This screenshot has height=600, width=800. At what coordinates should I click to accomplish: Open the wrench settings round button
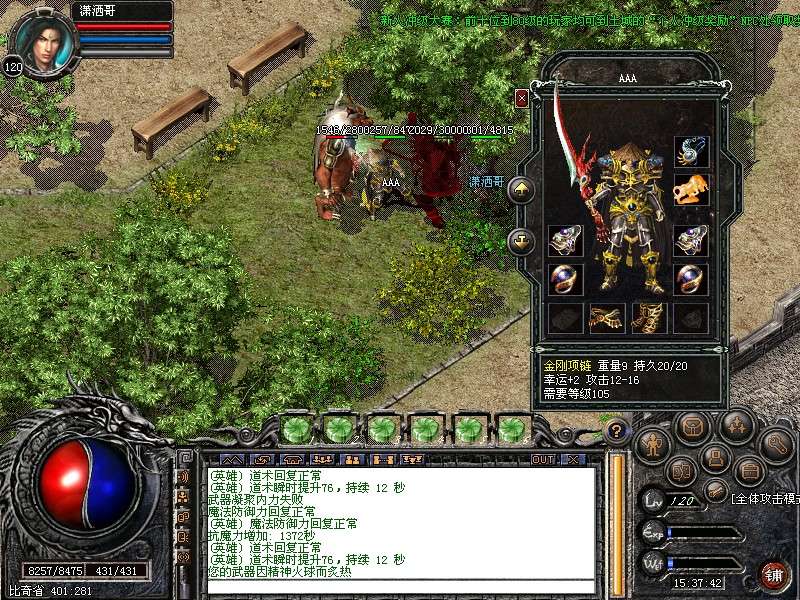(776, 444)
